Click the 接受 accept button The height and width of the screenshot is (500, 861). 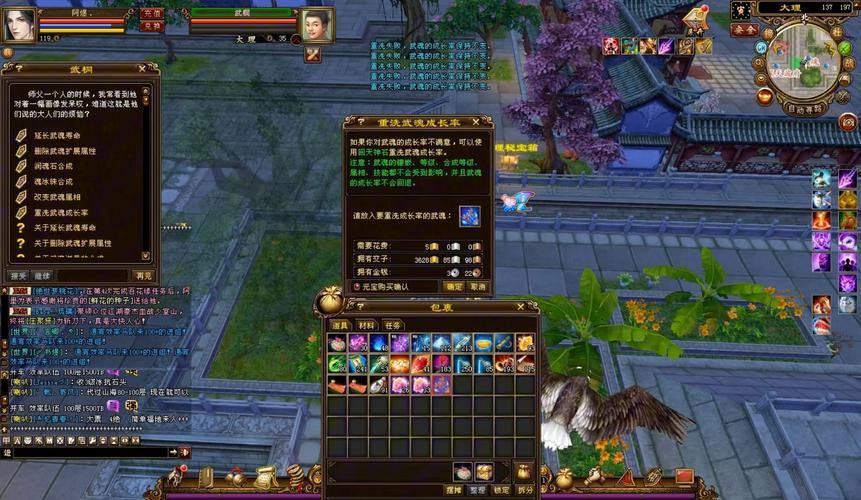[x=18, y=275]
